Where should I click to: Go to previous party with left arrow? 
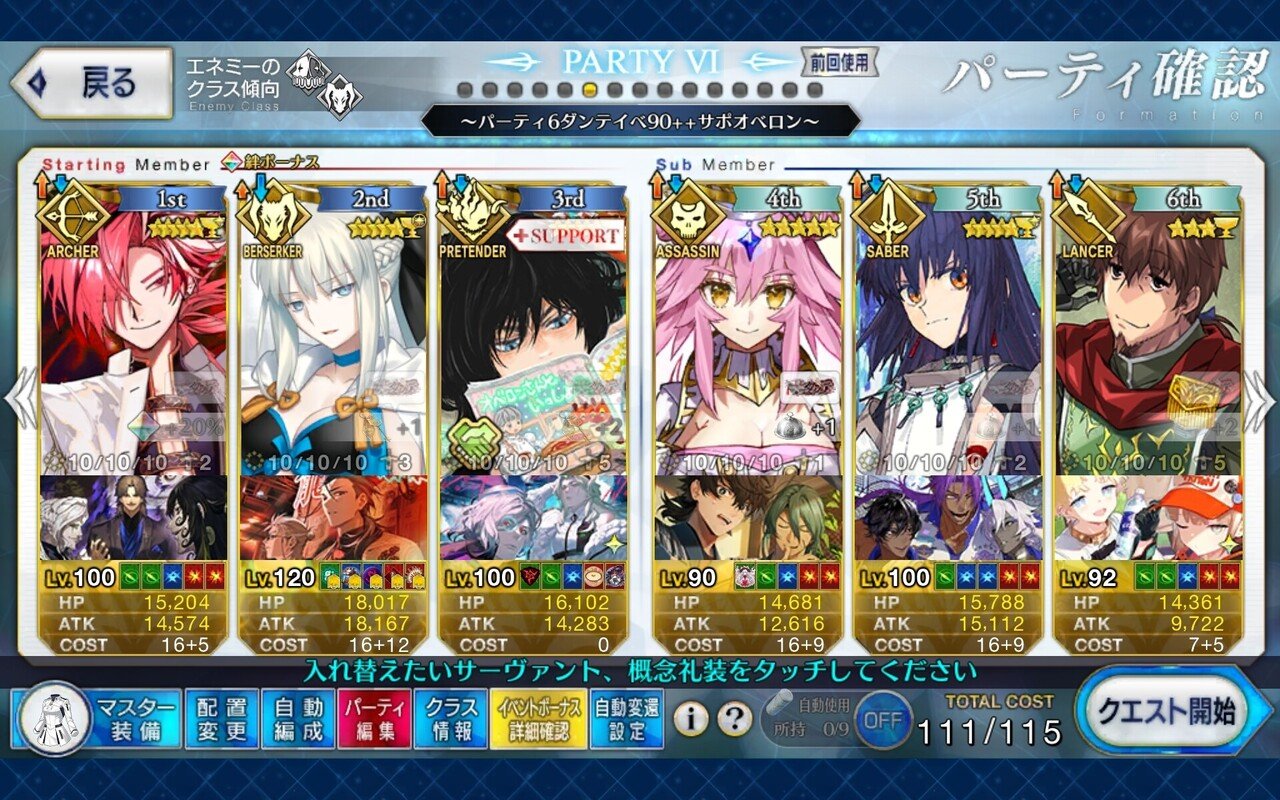pyautogui.click(x=20, y=400)
